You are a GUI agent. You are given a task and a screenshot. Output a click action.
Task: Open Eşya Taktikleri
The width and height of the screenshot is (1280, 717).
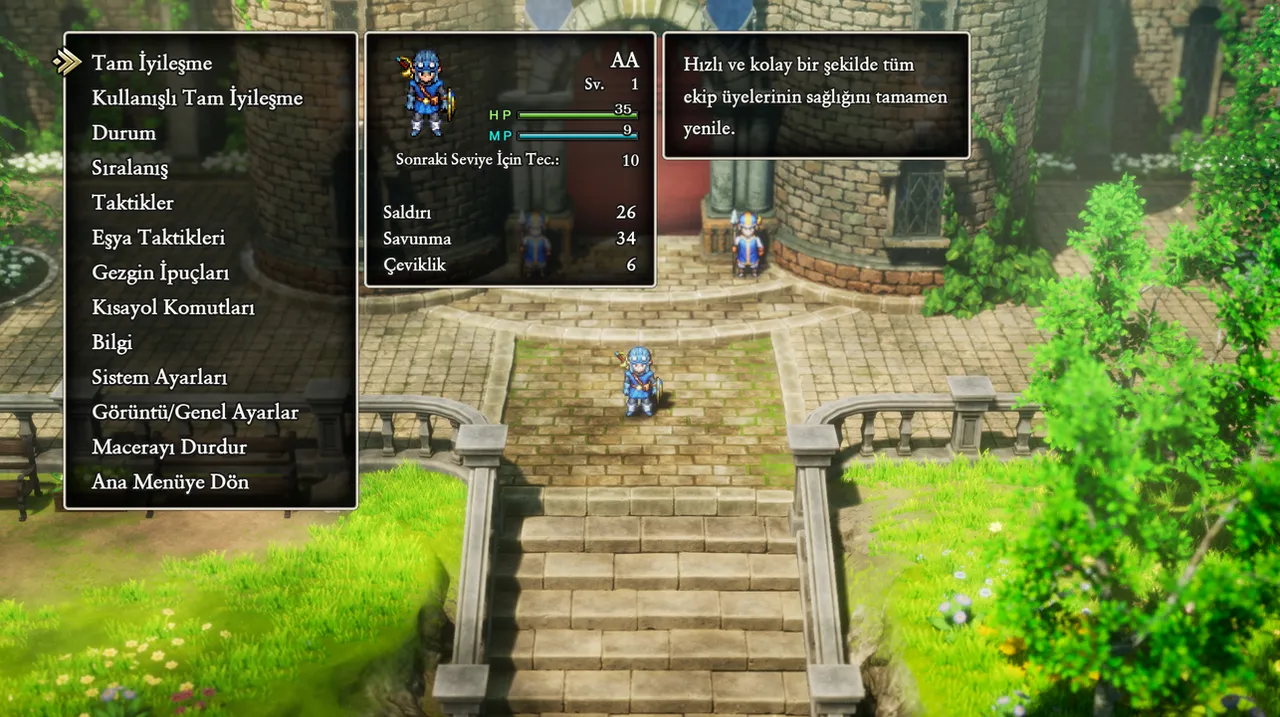[x=158, y=238]
